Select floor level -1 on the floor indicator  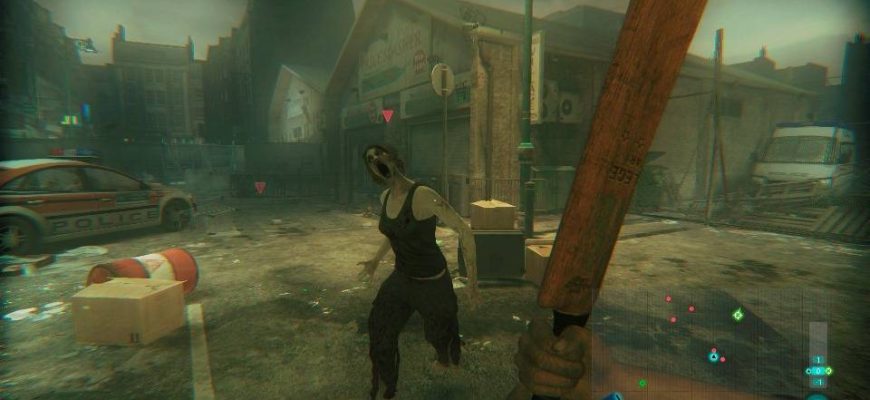818,382
